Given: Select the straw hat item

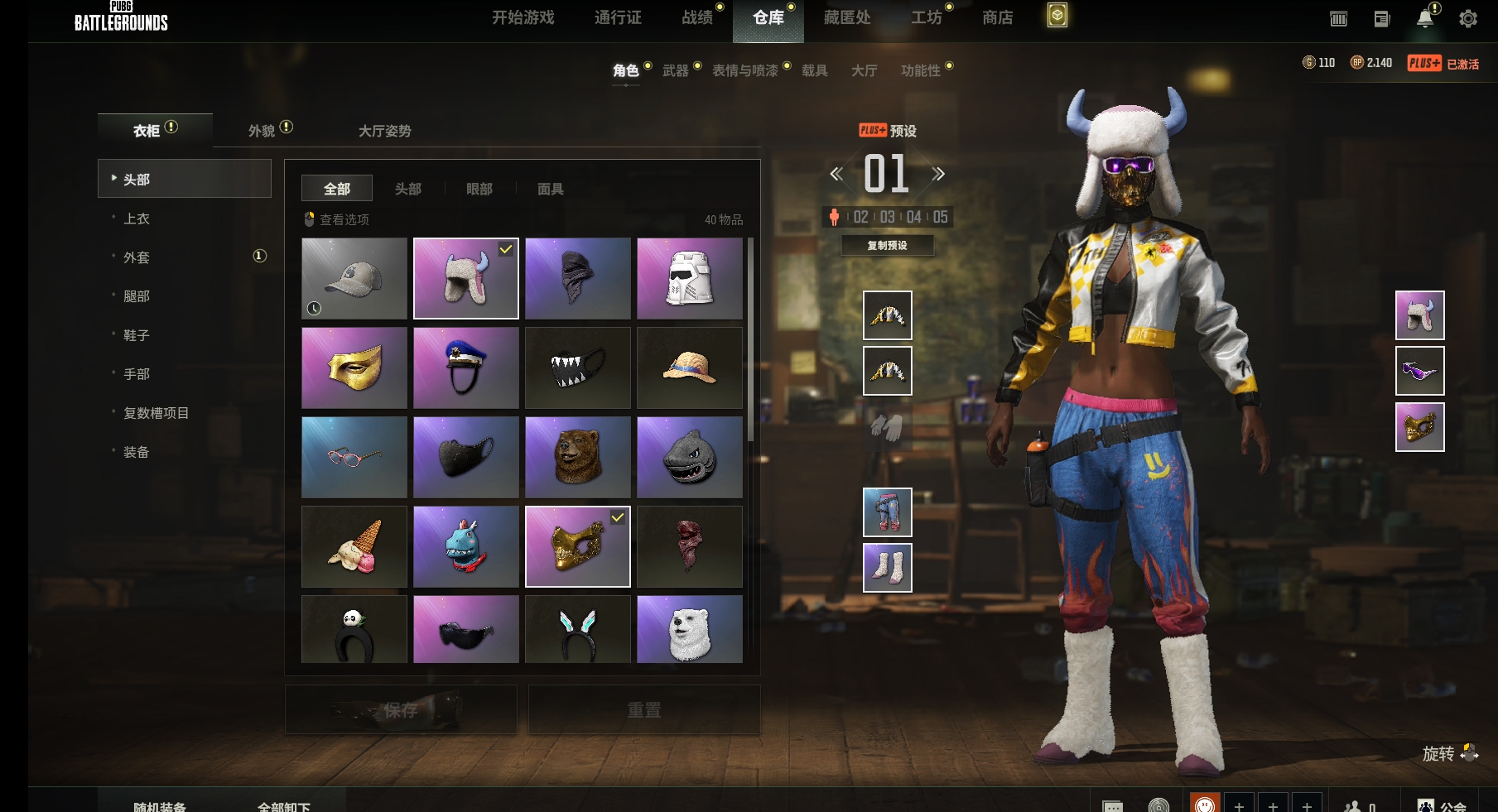Looking at the screenshot, I should pyautogui.click(x=690, y=368).
